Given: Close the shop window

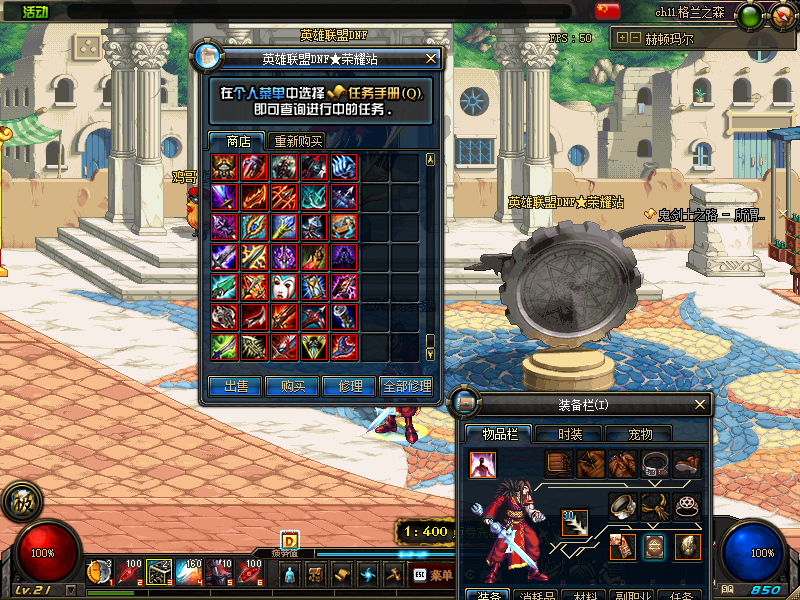Looking at the screenshot, I should 431,58.
